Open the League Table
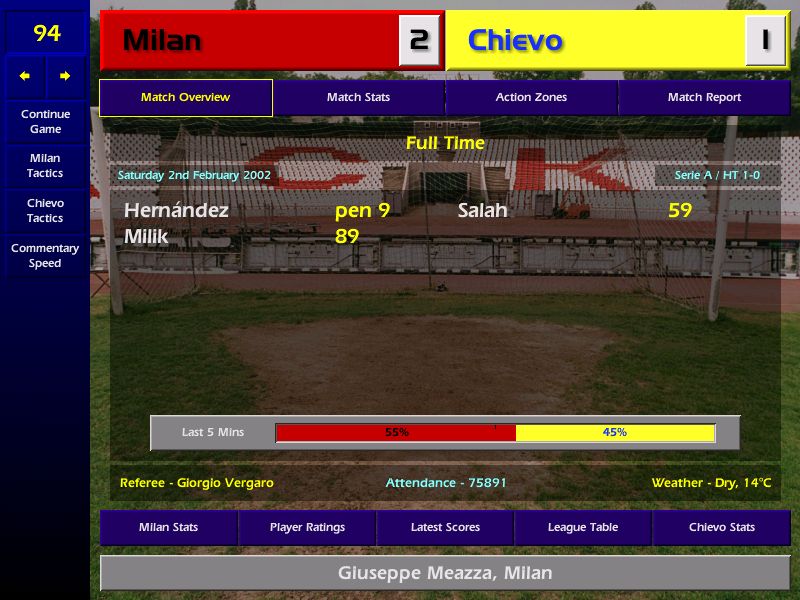The height and width of the screenshot is (600, 800). (583, 527)
